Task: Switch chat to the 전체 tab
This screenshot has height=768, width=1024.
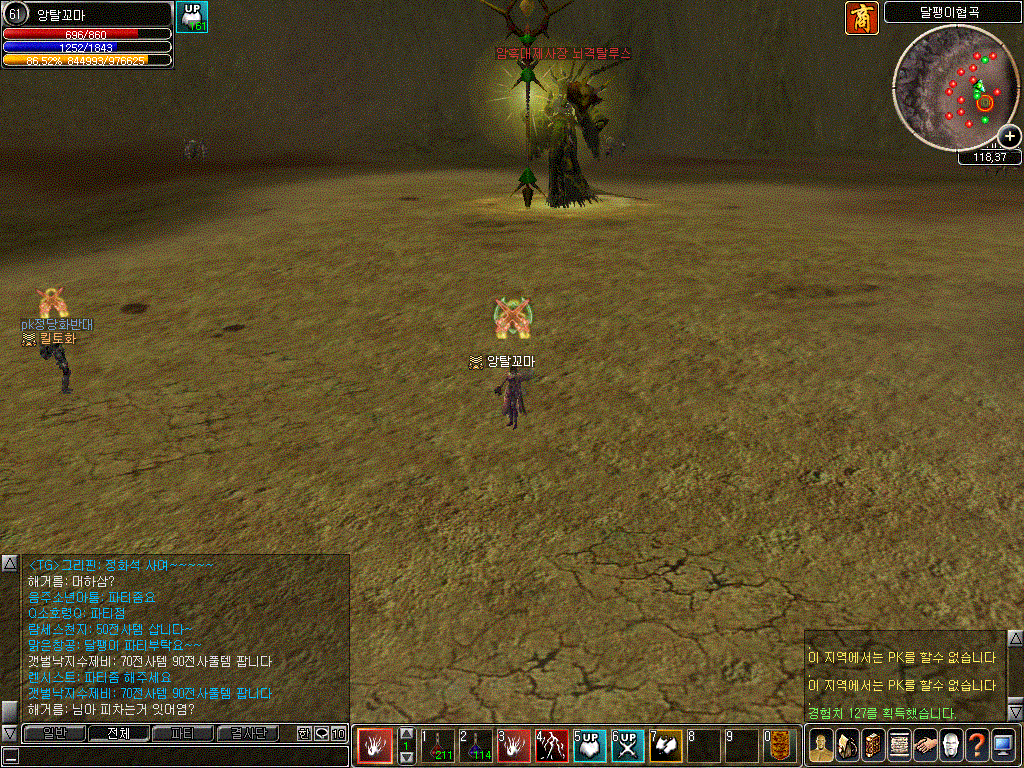Action: point(119,734)
